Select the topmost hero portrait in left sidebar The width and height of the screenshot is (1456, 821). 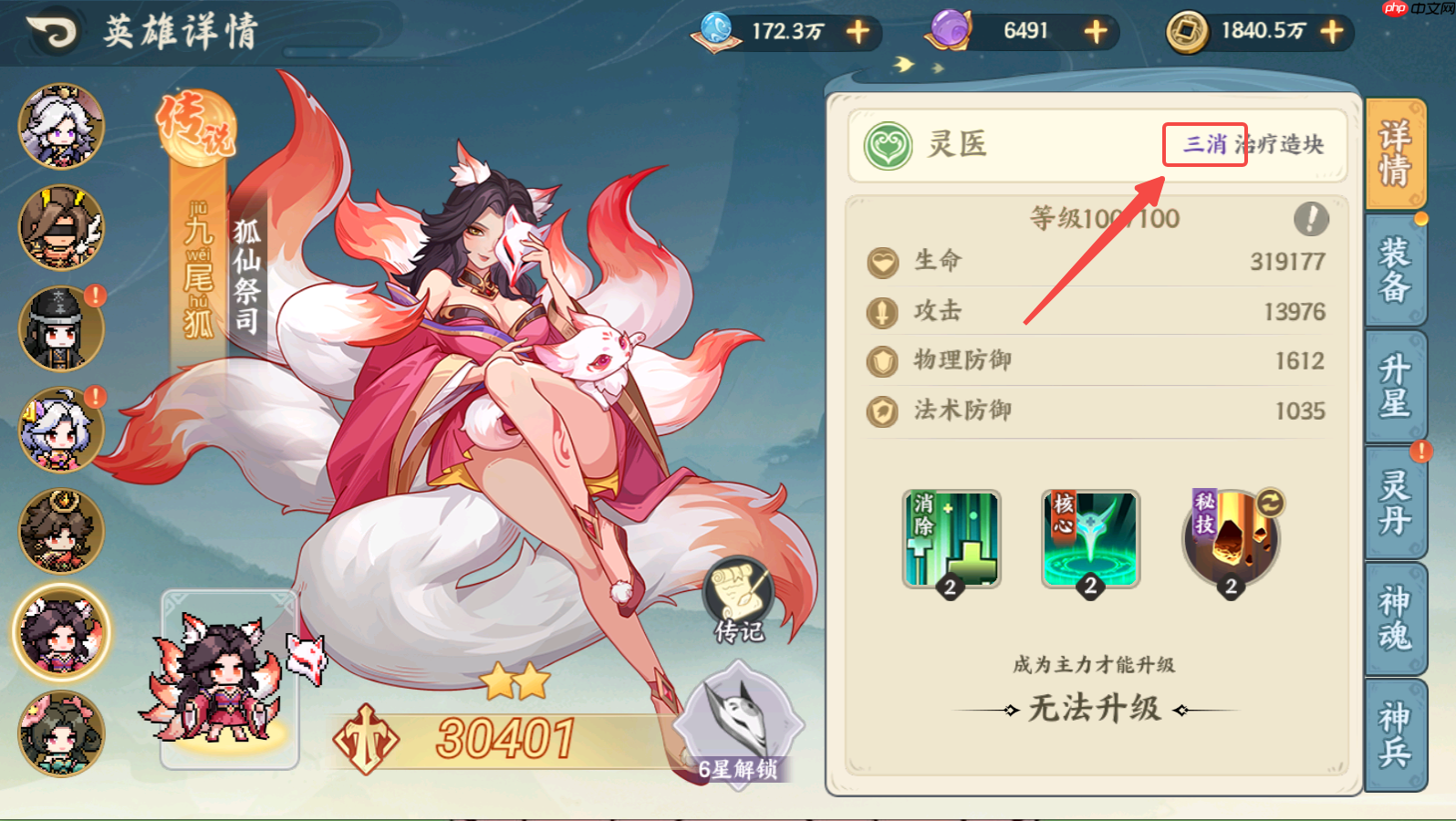[60, 125]
